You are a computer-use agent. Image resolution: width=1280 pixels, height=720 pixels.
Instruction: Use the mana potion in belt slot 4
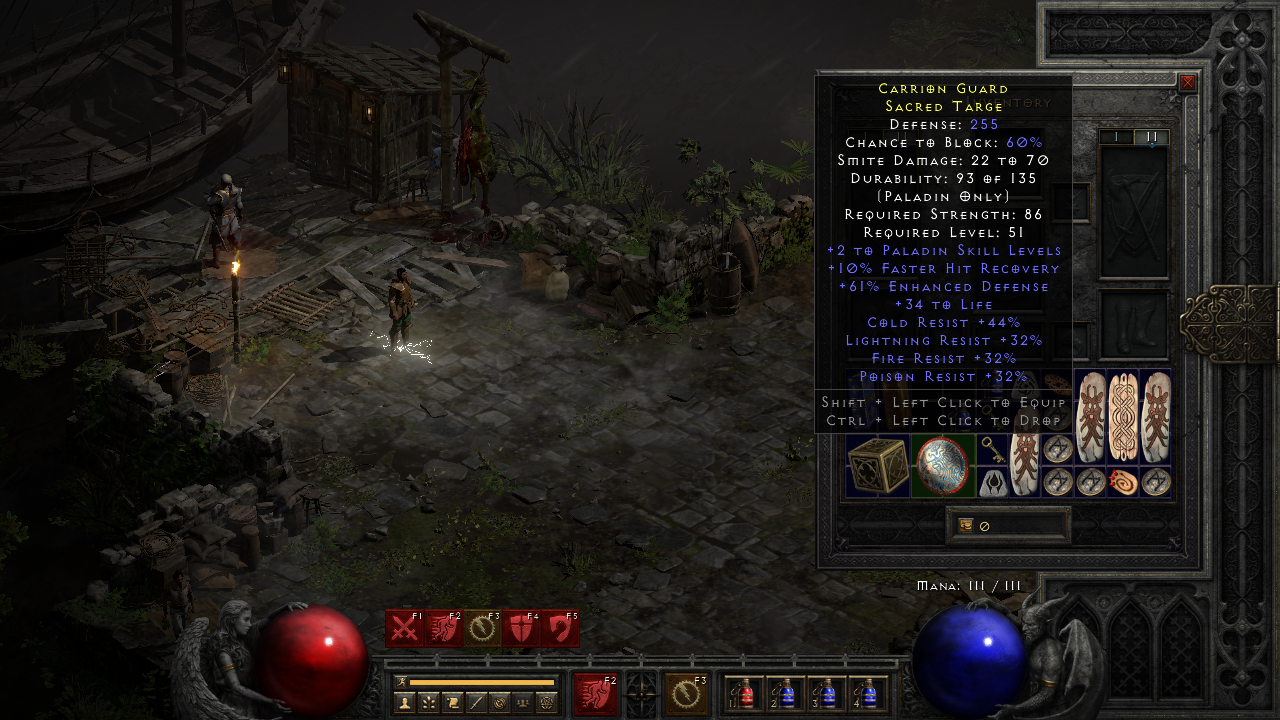867,692
